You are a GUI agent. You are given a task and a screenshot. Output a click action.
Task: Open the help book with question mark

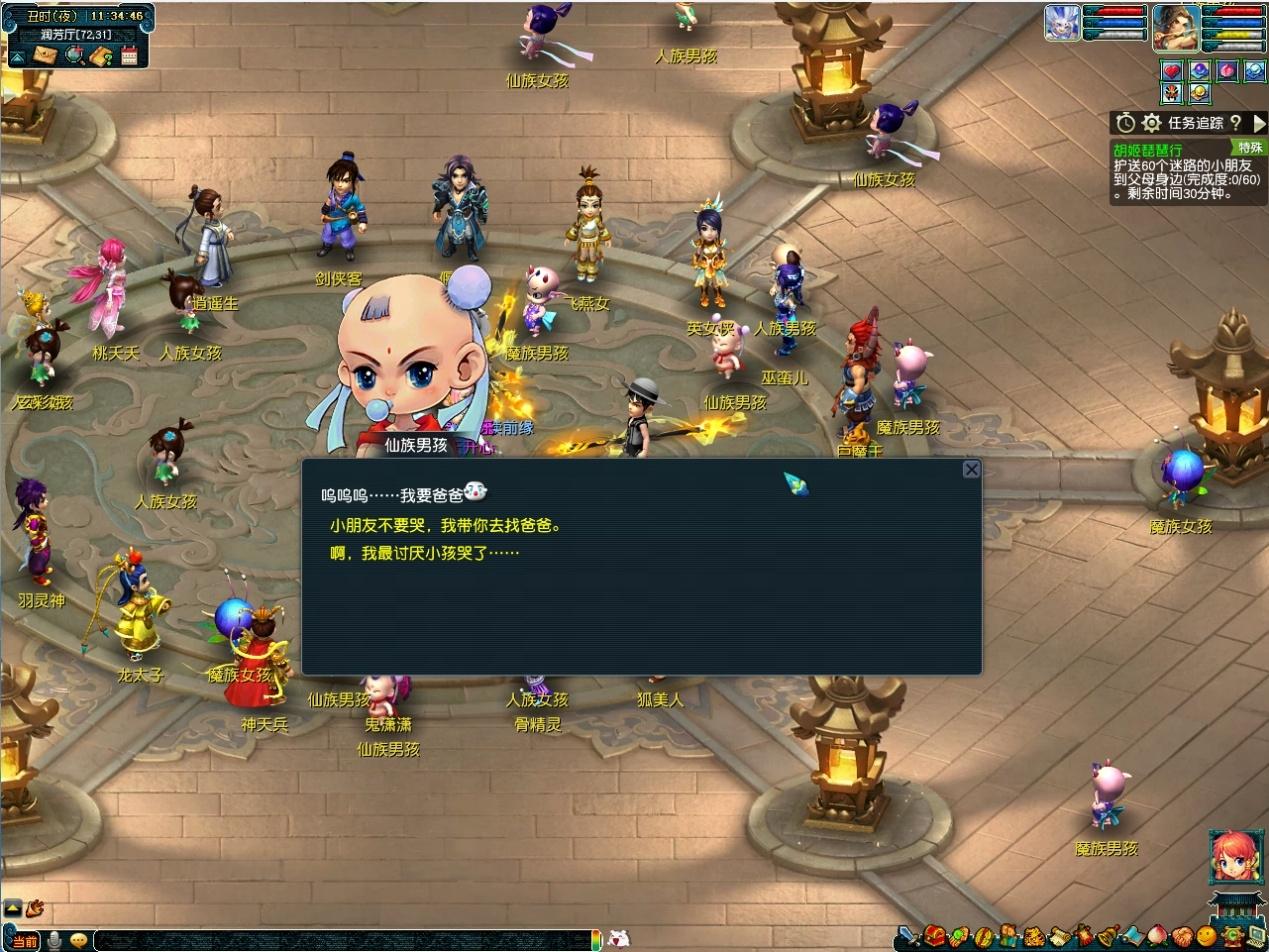point(100,56)
